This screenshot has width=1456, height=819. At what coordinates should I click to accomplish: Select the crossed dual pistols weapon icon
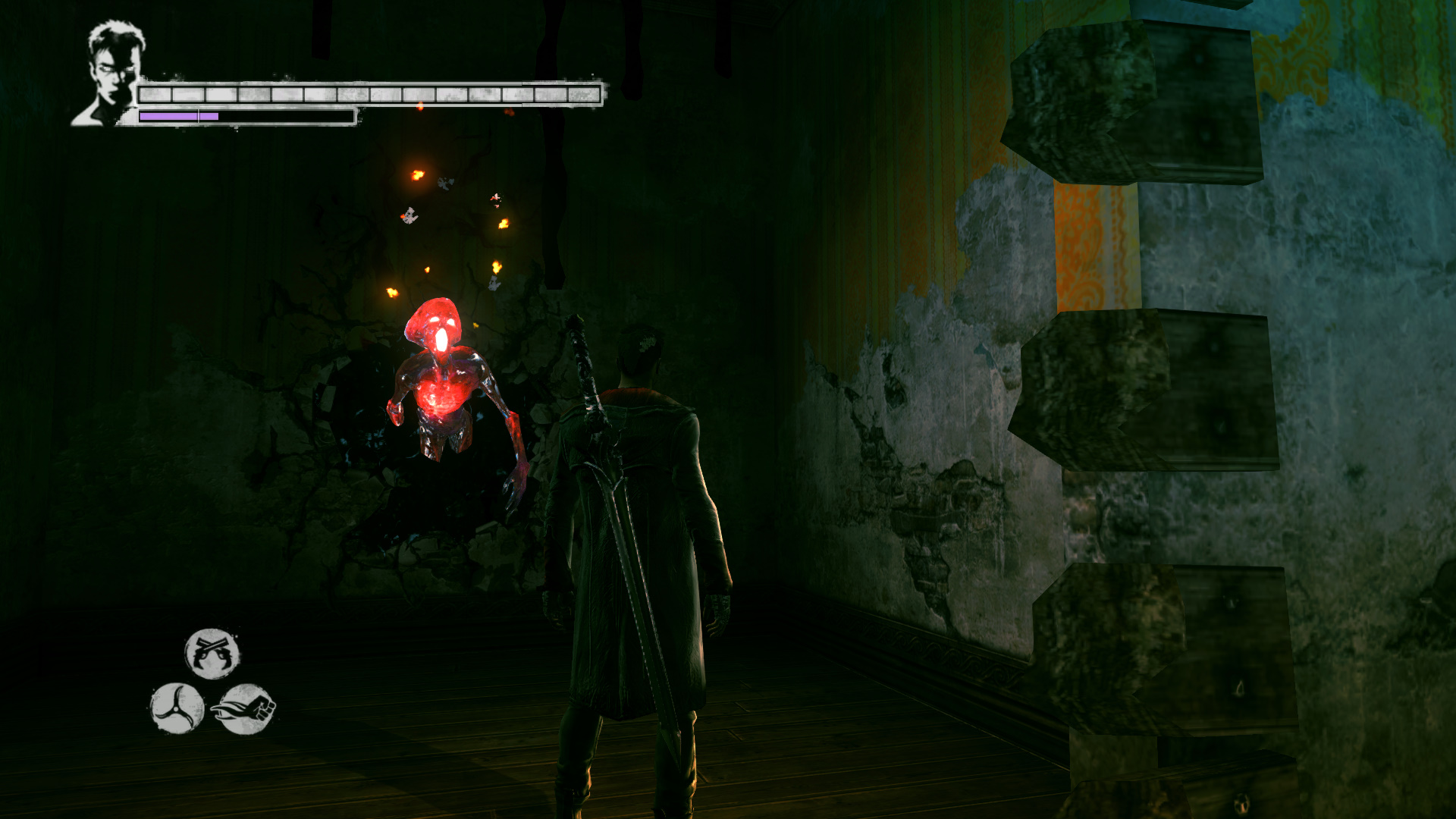pos(212,653)
